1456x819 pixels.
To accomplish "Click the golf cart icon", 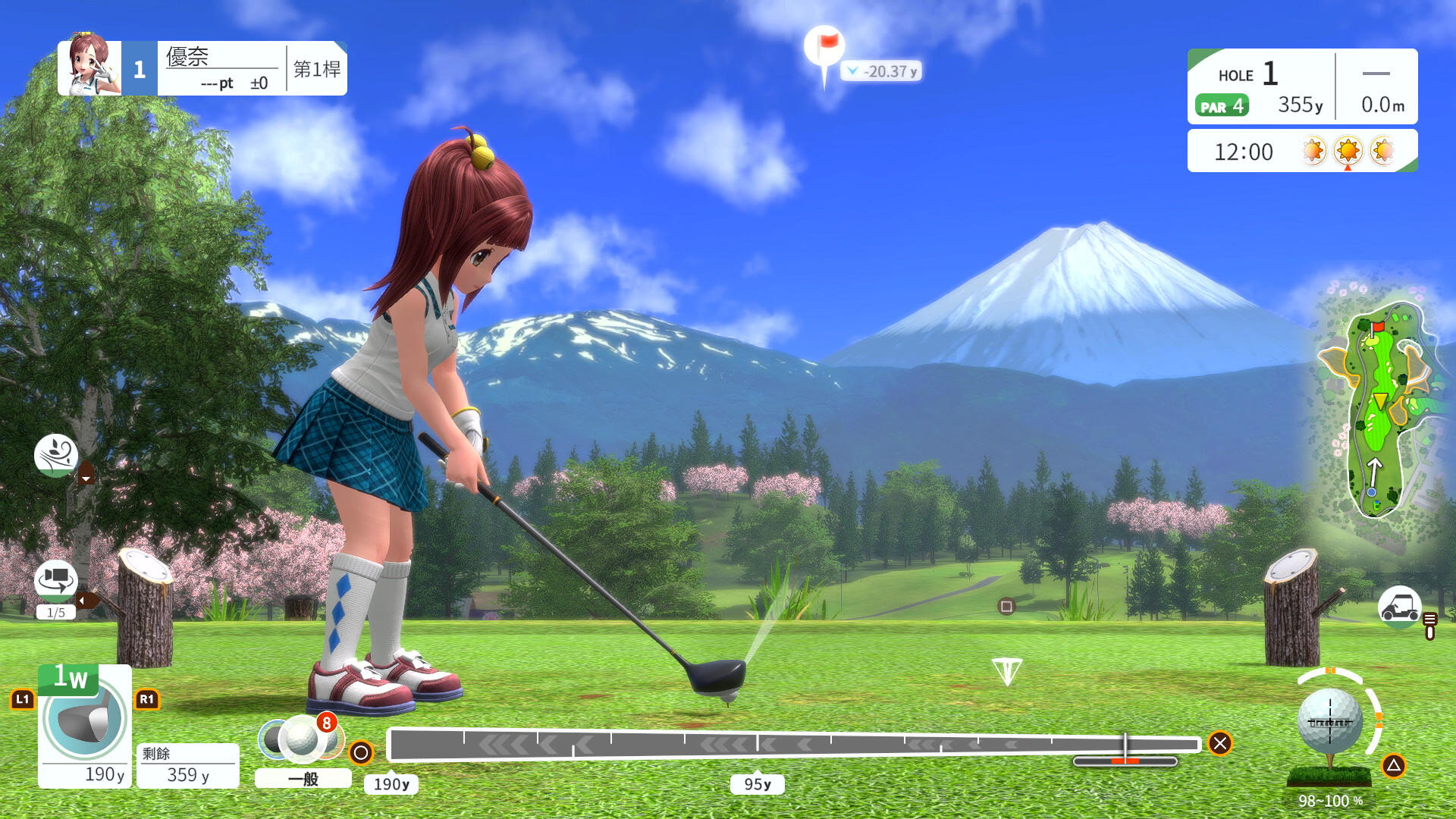I will tap(1399, 607).
